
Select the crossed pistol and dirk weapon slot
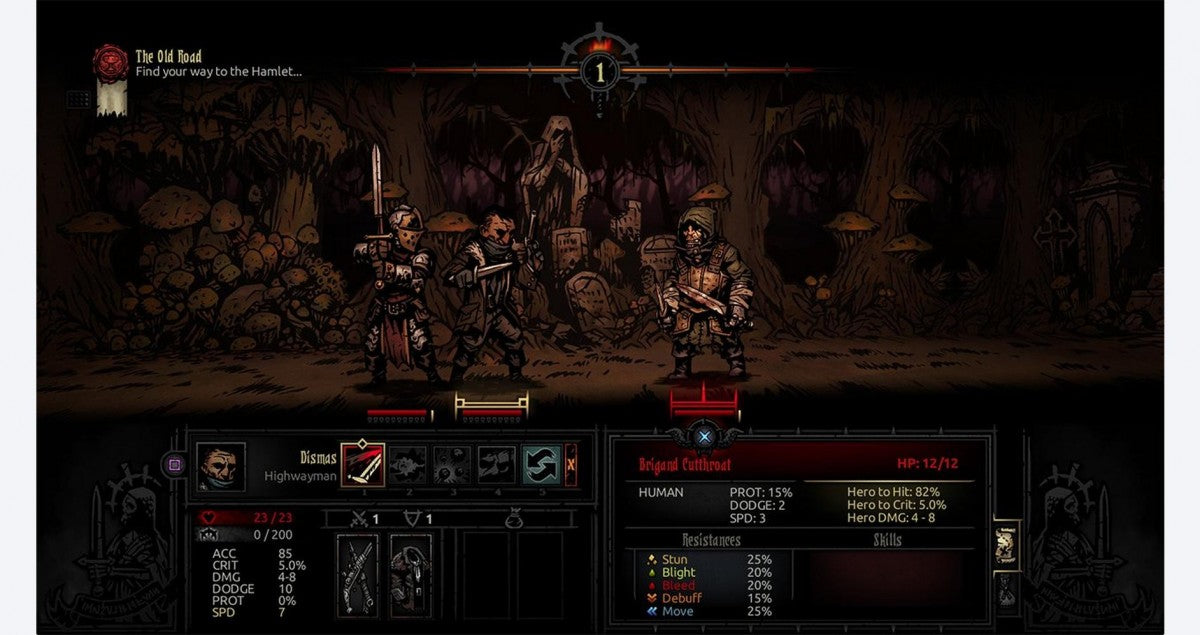coord(358,575)
